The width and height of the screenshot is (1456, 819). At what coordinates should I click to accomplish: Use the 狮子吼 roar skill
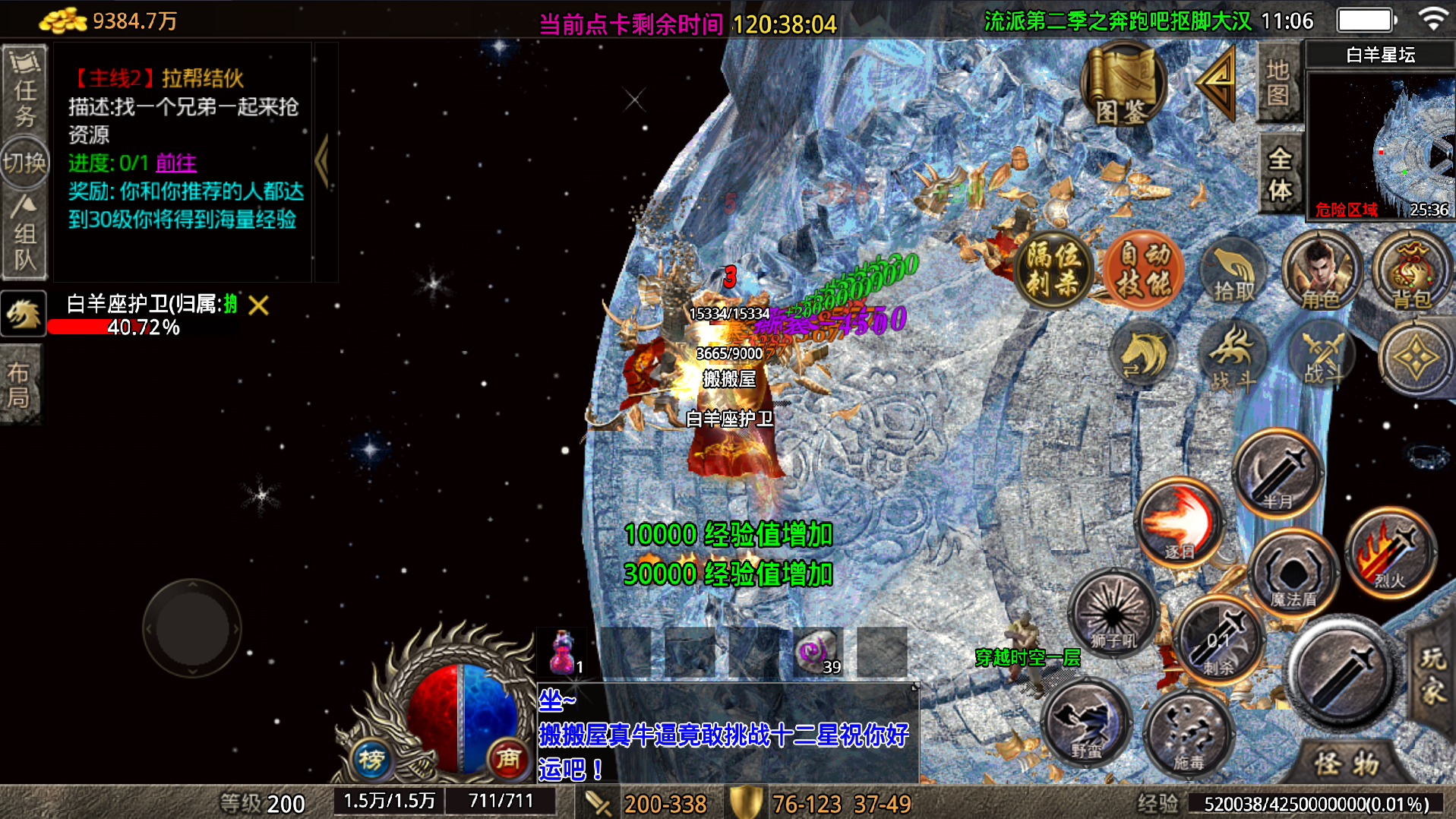point(1113,614)
